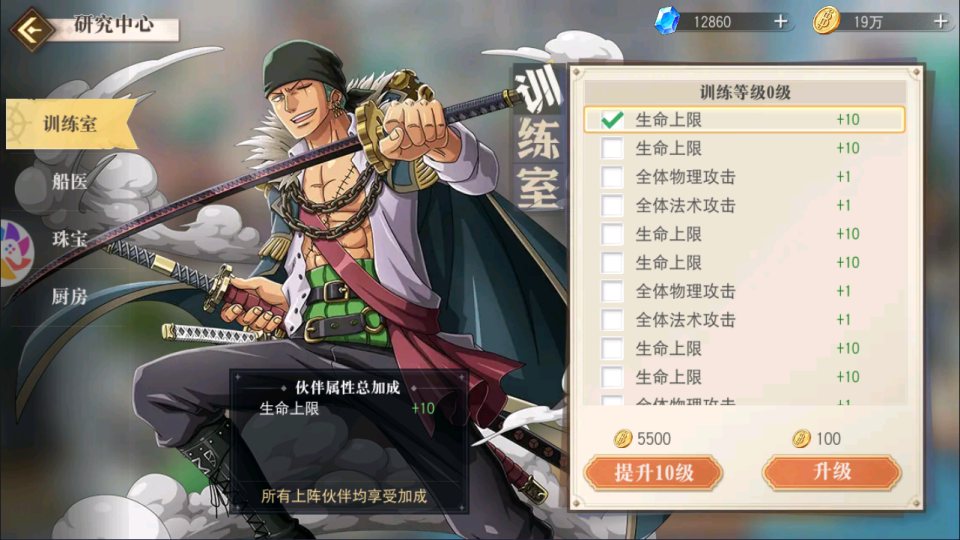Click the 提升10级 button

653,472
